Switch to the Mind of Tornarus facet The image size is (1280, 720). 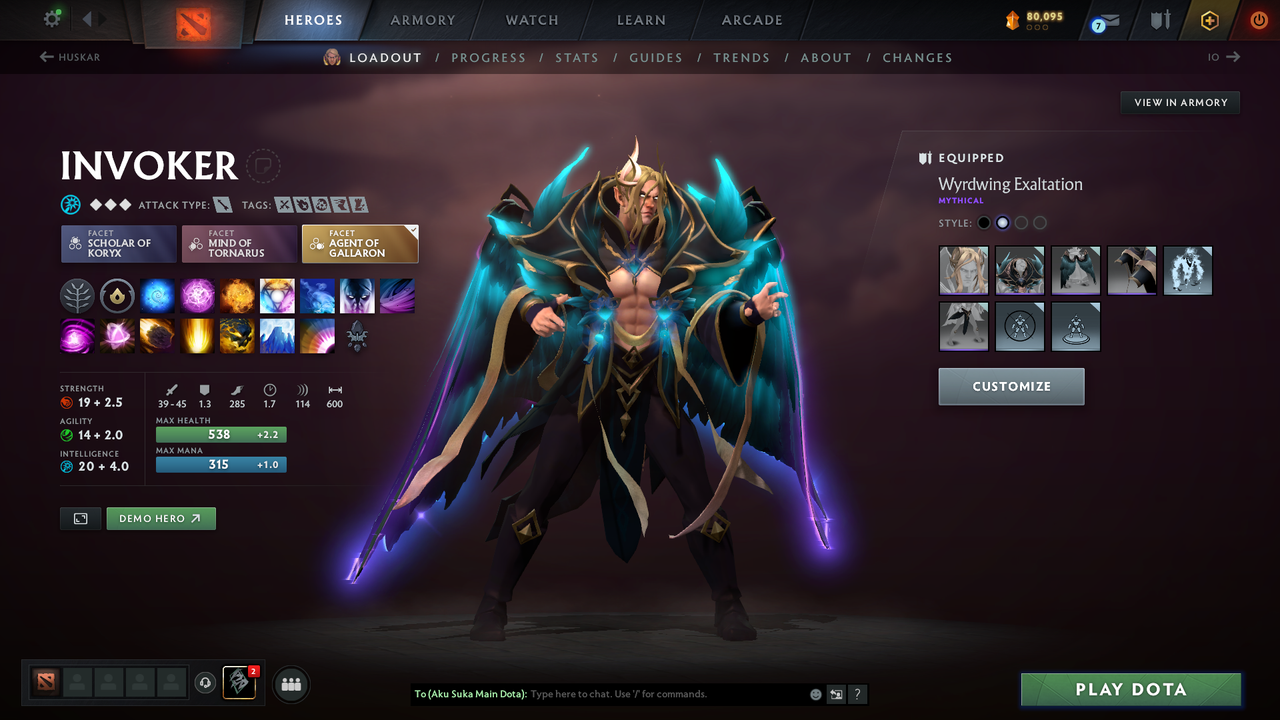click(x=239, y=243)
